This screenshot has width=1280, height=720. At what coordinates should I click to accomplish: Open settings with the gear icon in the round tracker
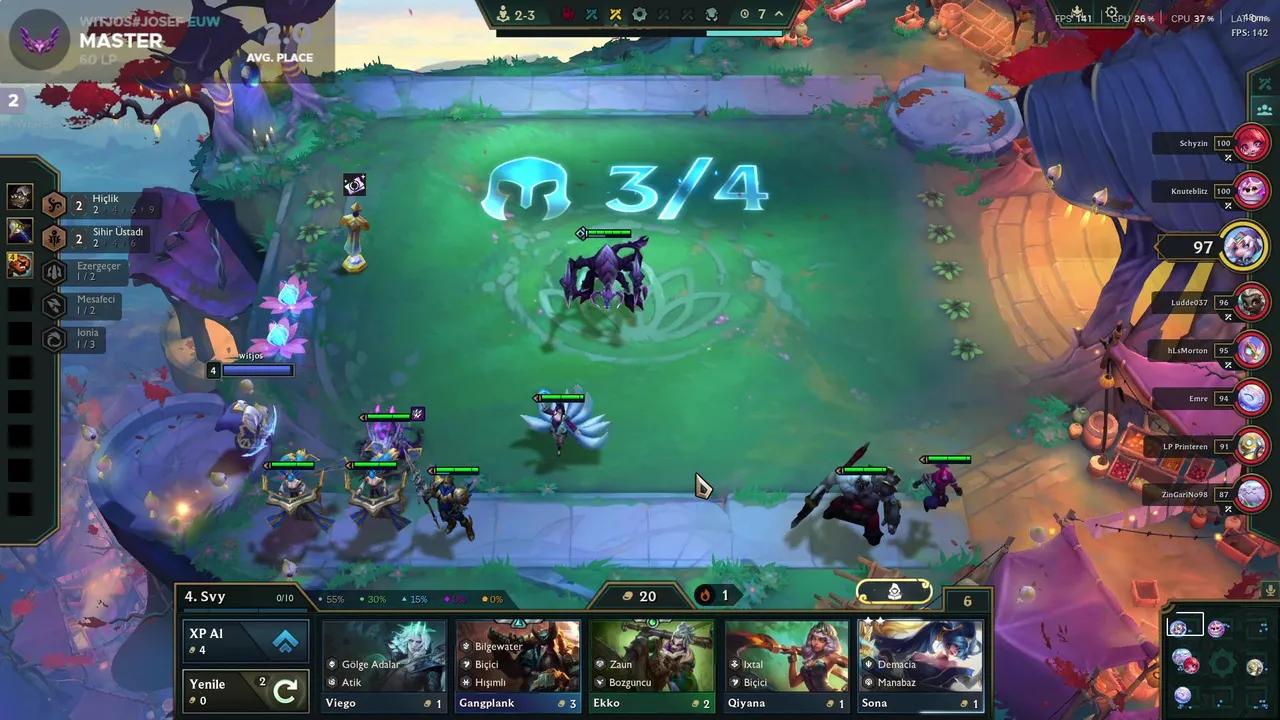(x=638, y=14)
